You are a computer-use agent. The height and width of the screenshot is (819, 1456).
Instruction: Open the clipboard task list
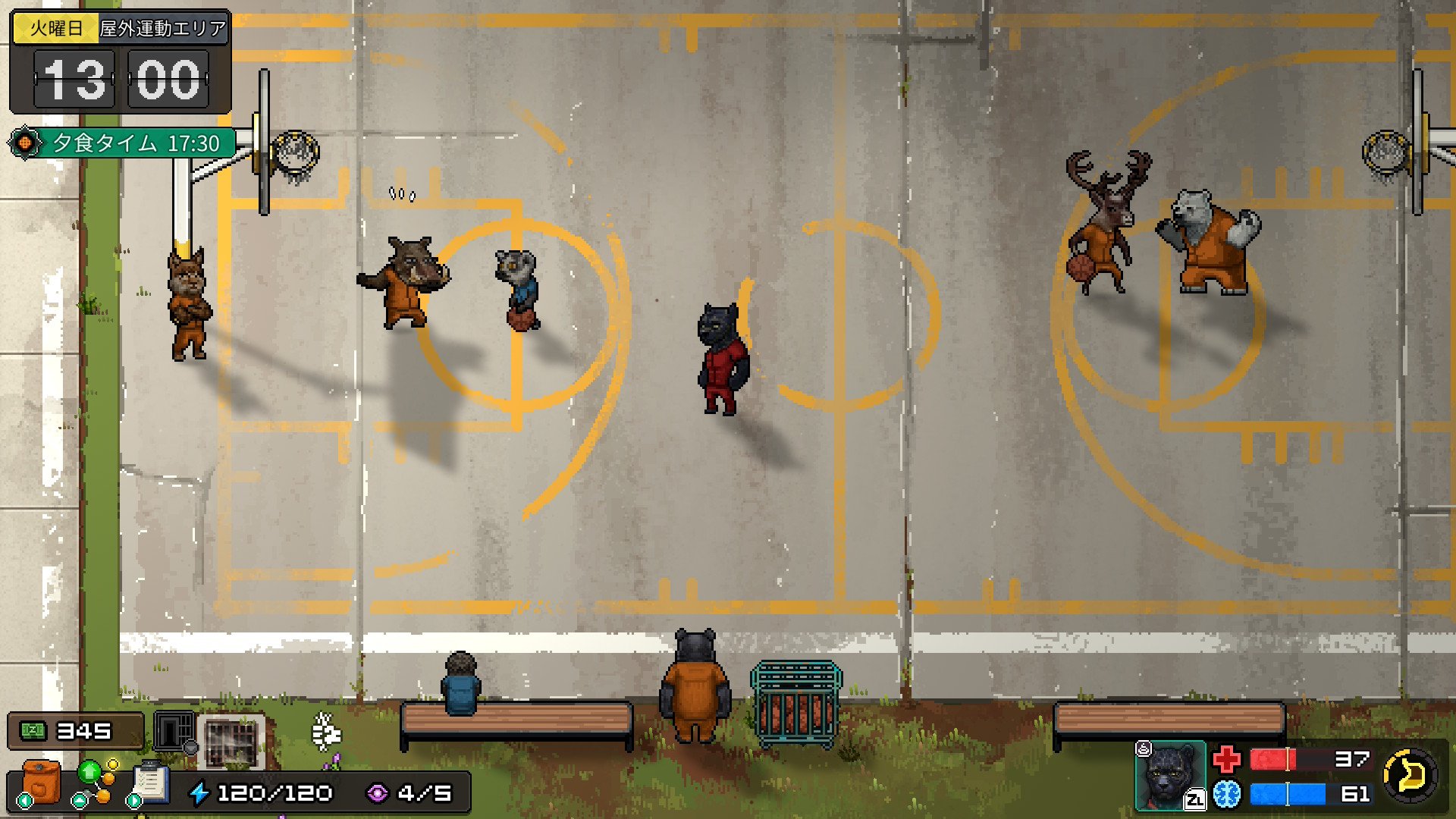(x=151, y=782)
